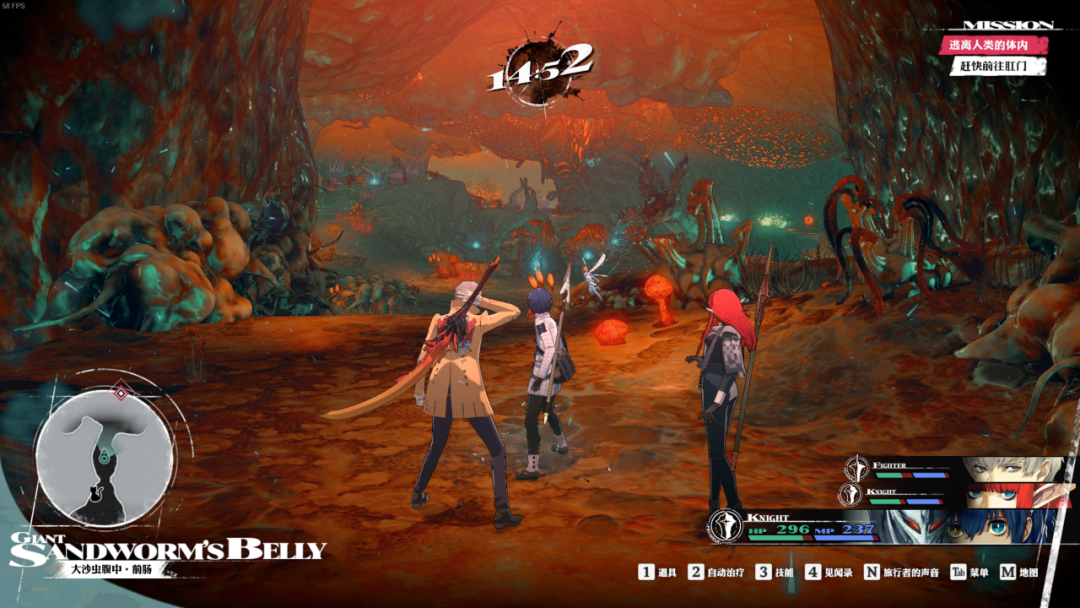Click the white mission sub-objective banner
The image size is (1080, 608).
coord(999,67)
